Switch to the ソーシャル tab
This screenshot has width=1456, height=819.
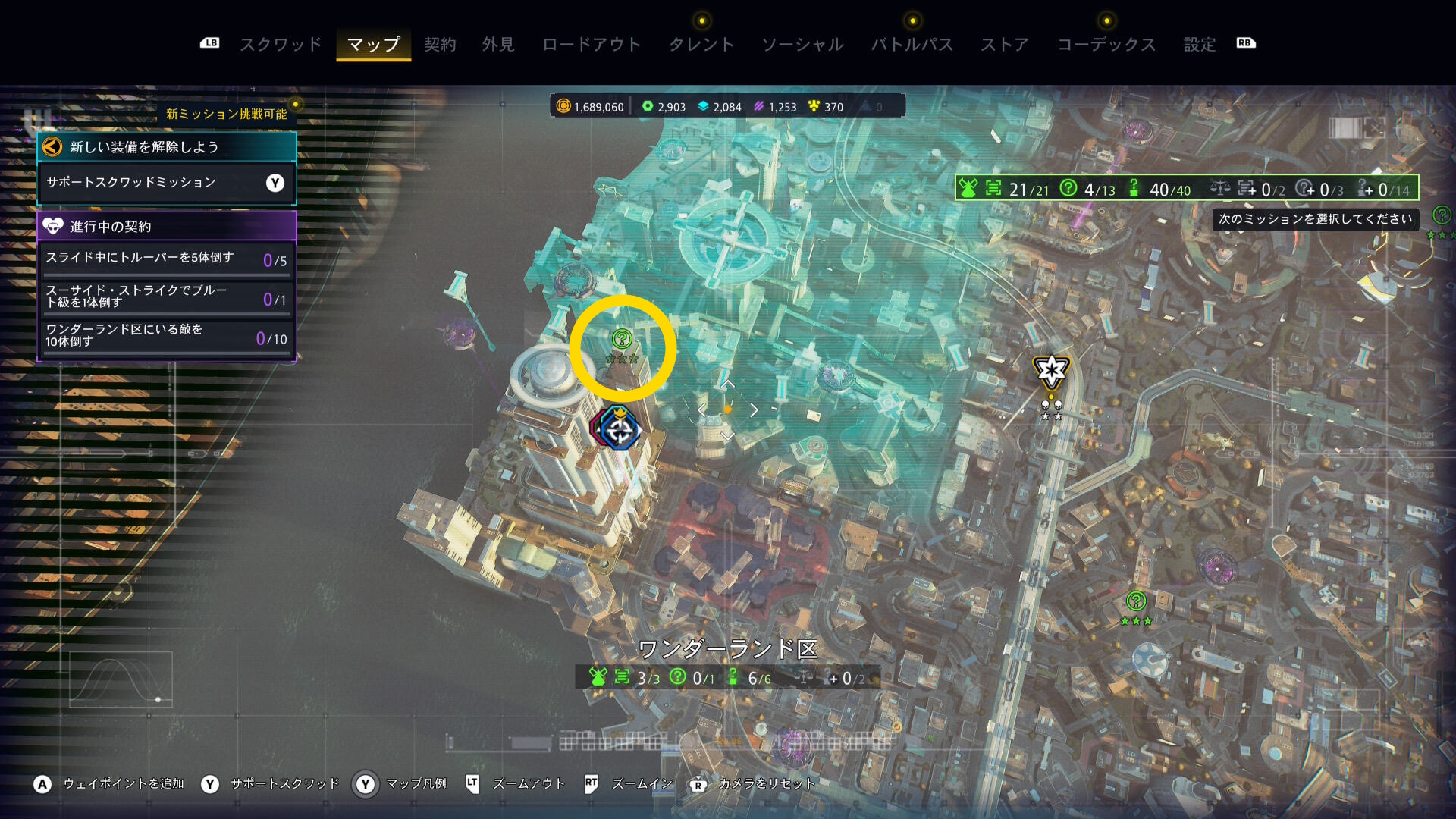coord(802,45)
